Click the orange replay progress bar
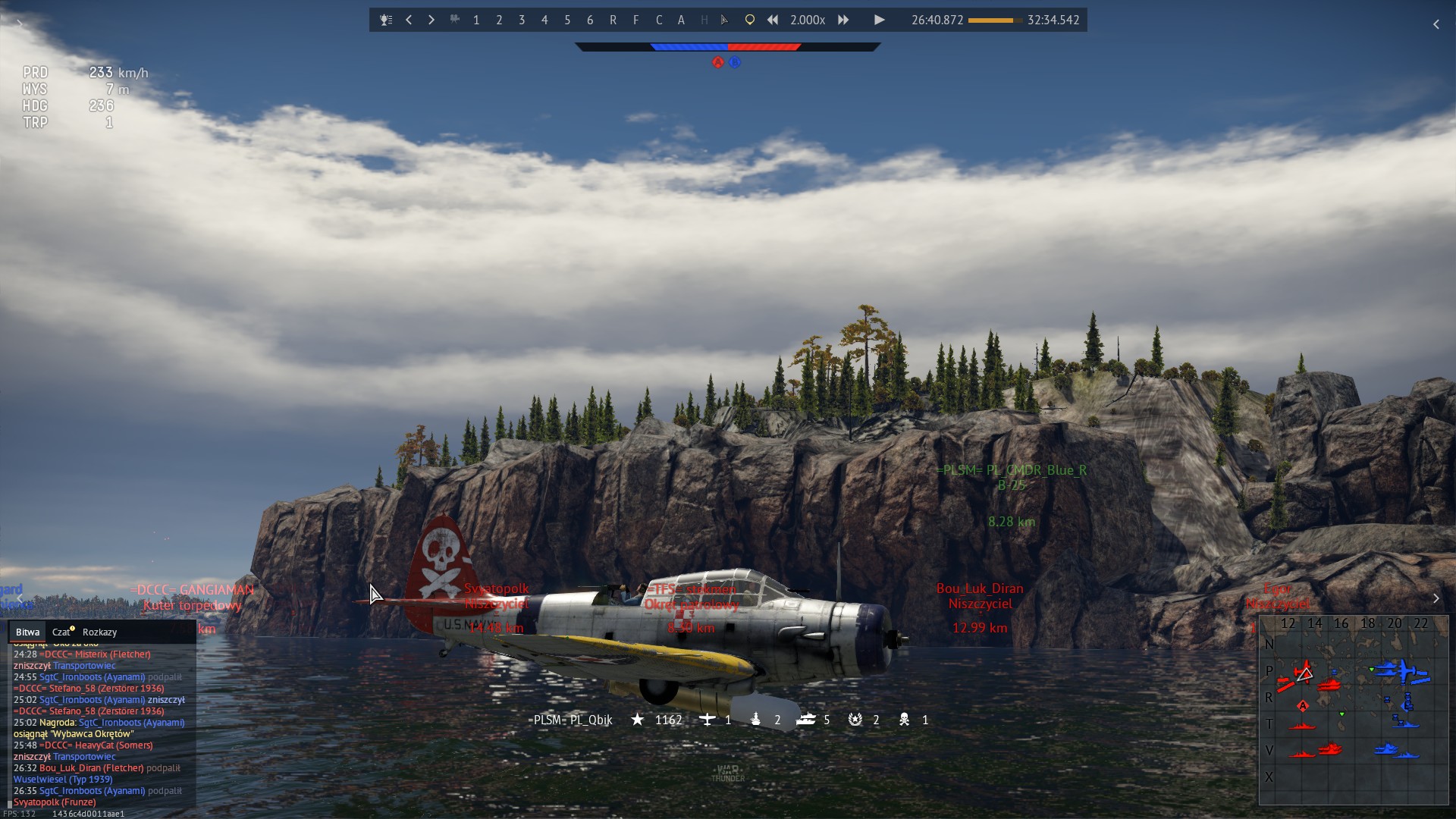 (994, 20)
